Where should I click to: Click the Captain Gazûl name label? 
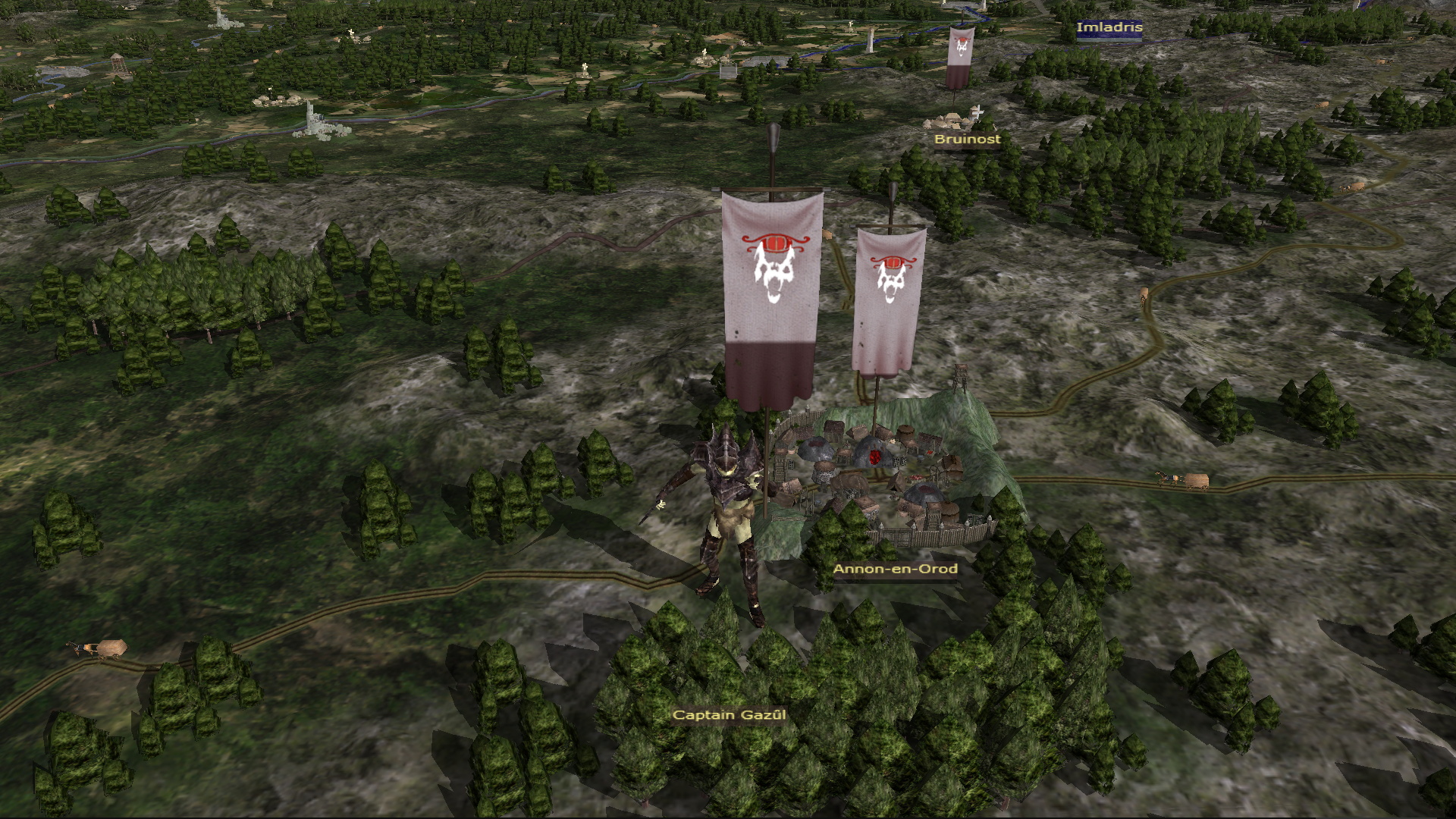[729, 715]
